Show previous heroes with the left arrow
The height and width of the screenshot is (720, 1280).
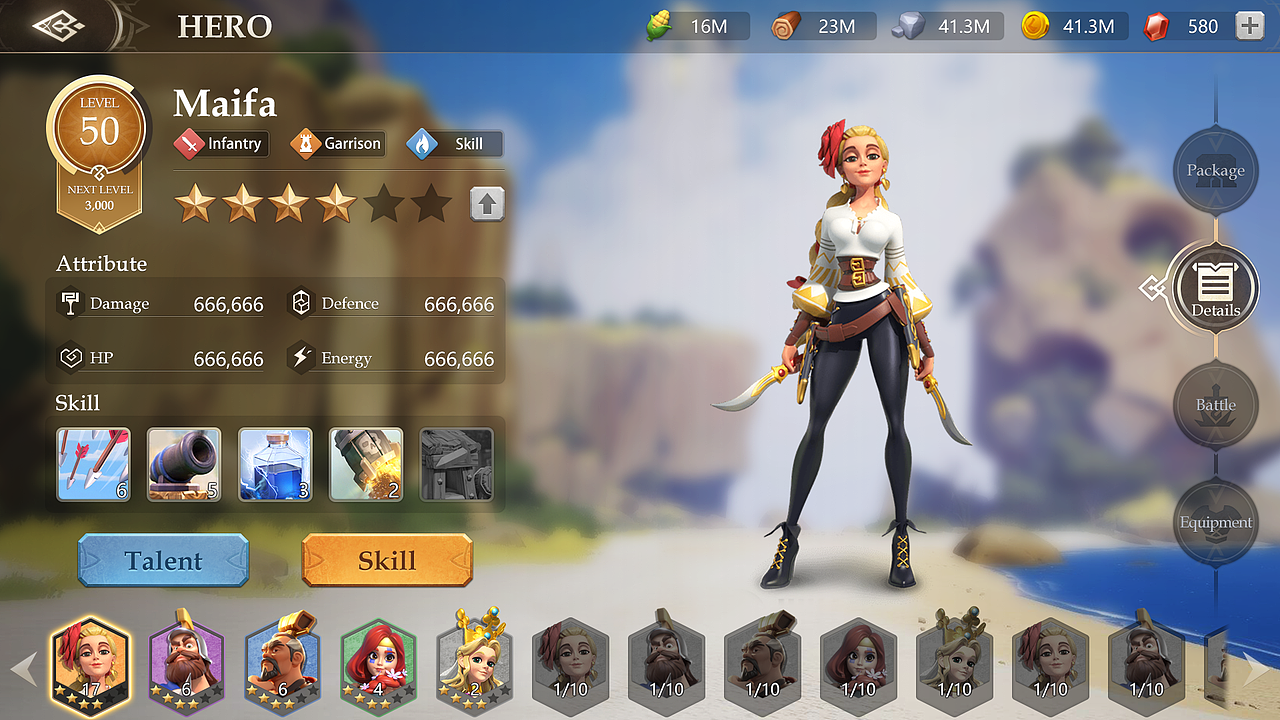(24, 668)
